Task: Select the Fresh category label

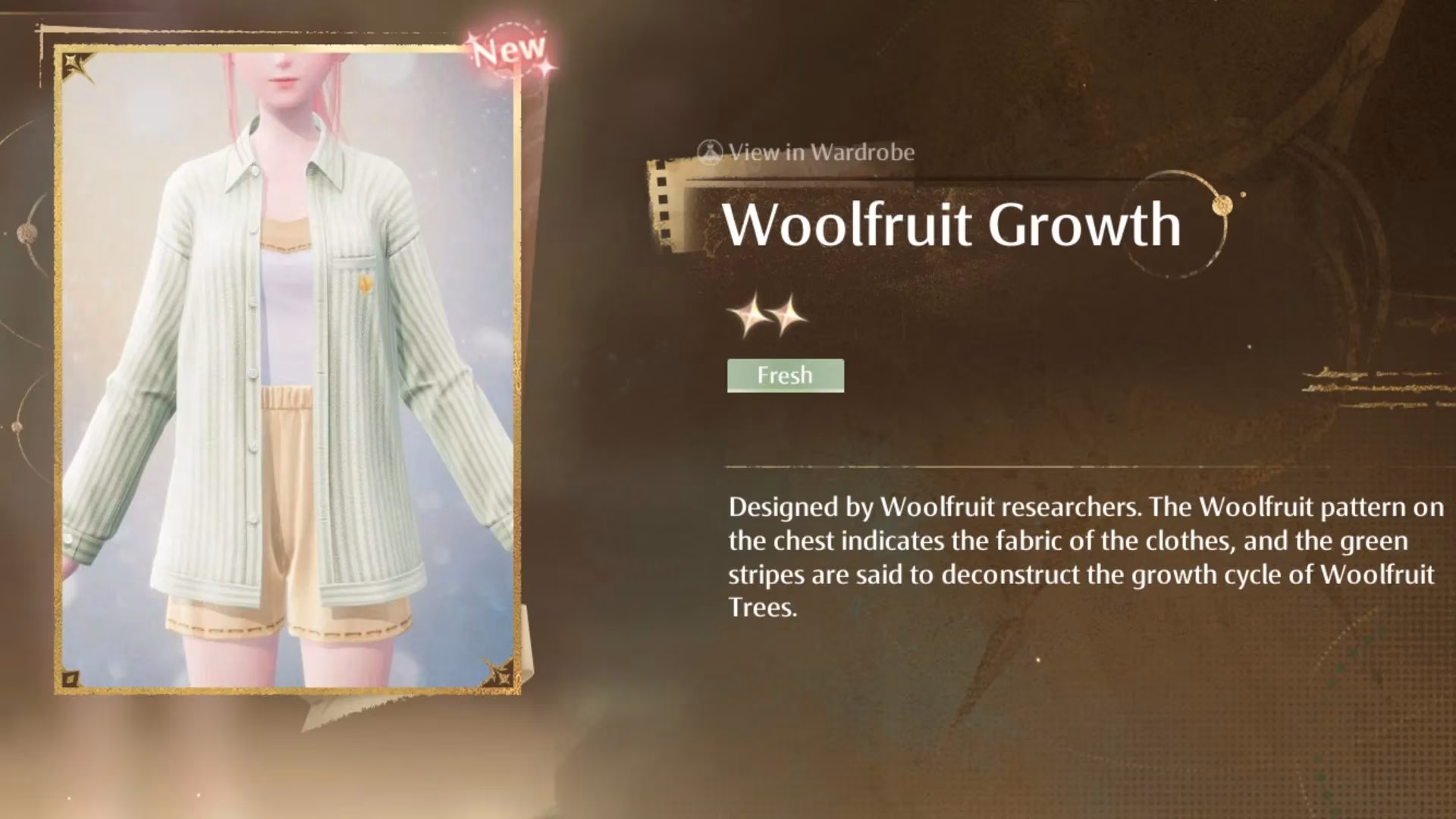Action: click(x=785, y=375)
